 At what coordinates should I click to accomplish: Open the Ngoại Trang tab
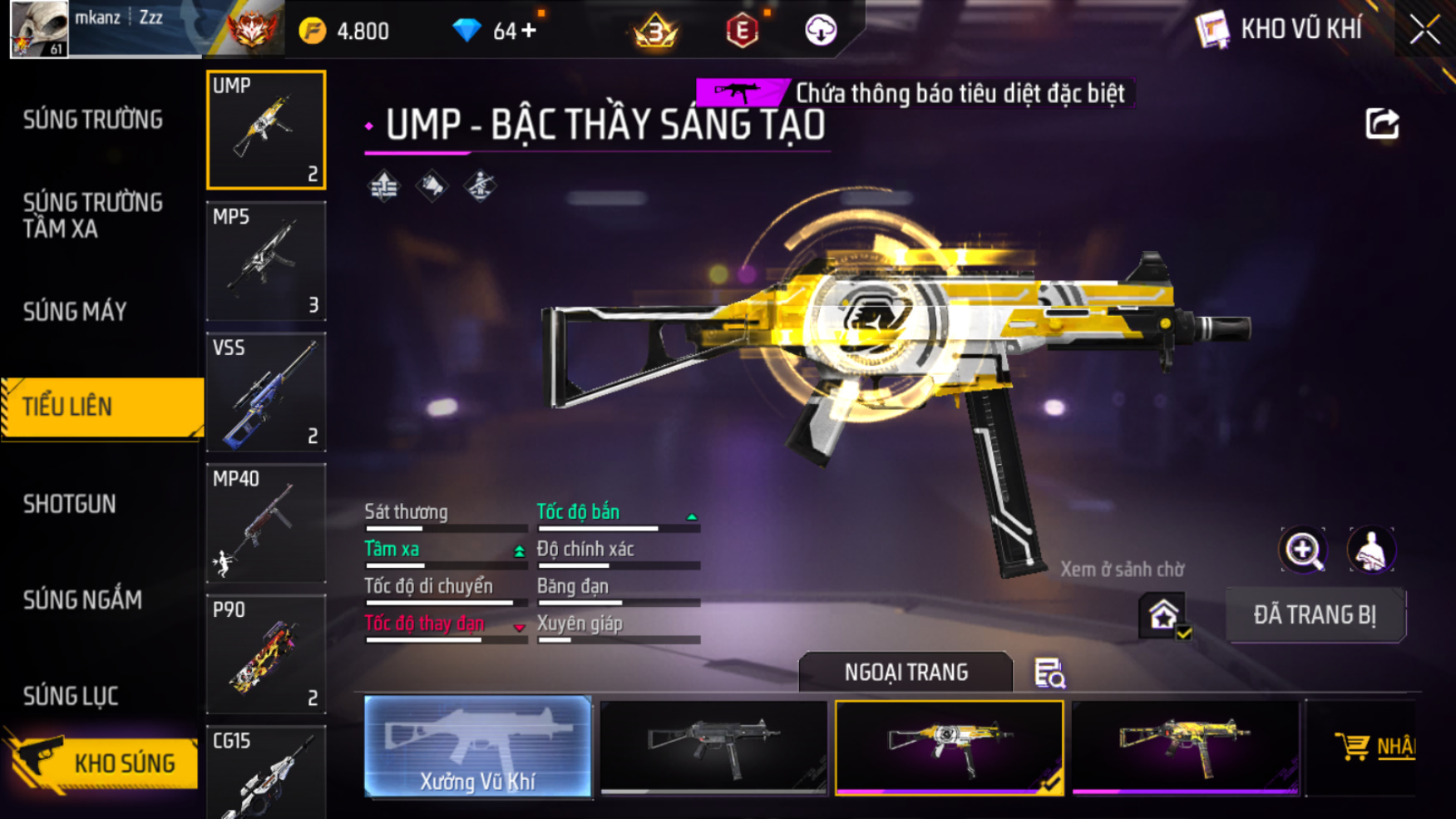[906, 672]
